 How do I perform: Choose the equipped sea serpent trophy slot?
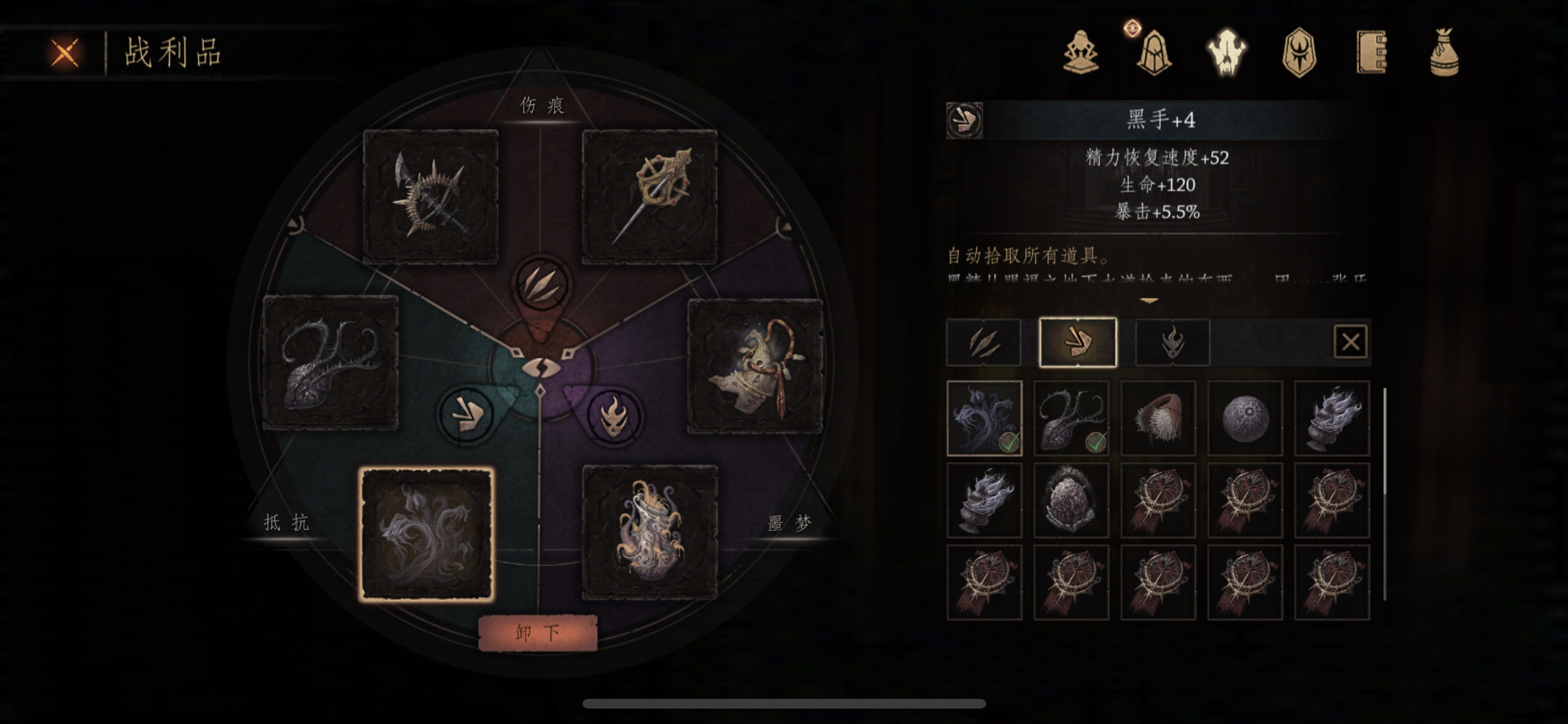331,362
